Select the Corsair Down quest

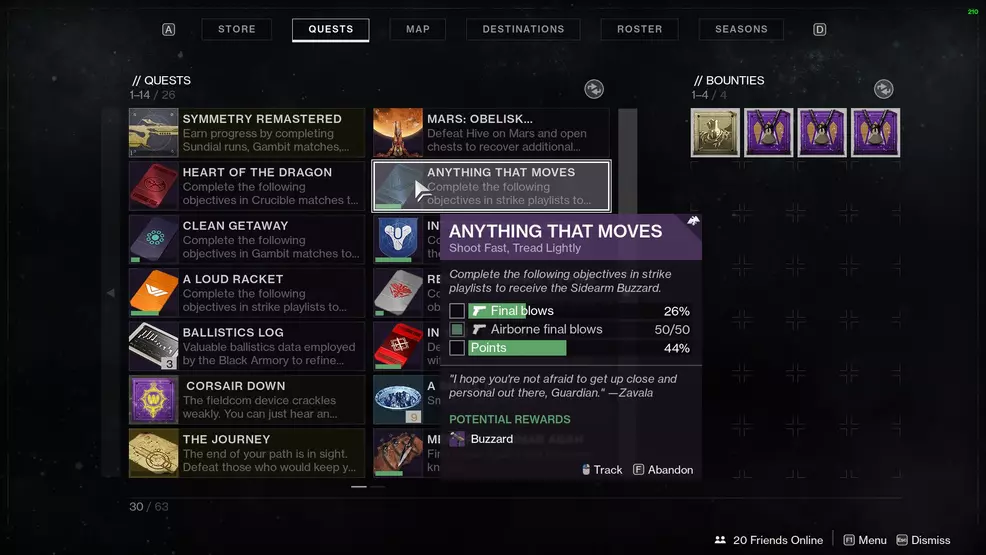(x=247, y=400)
